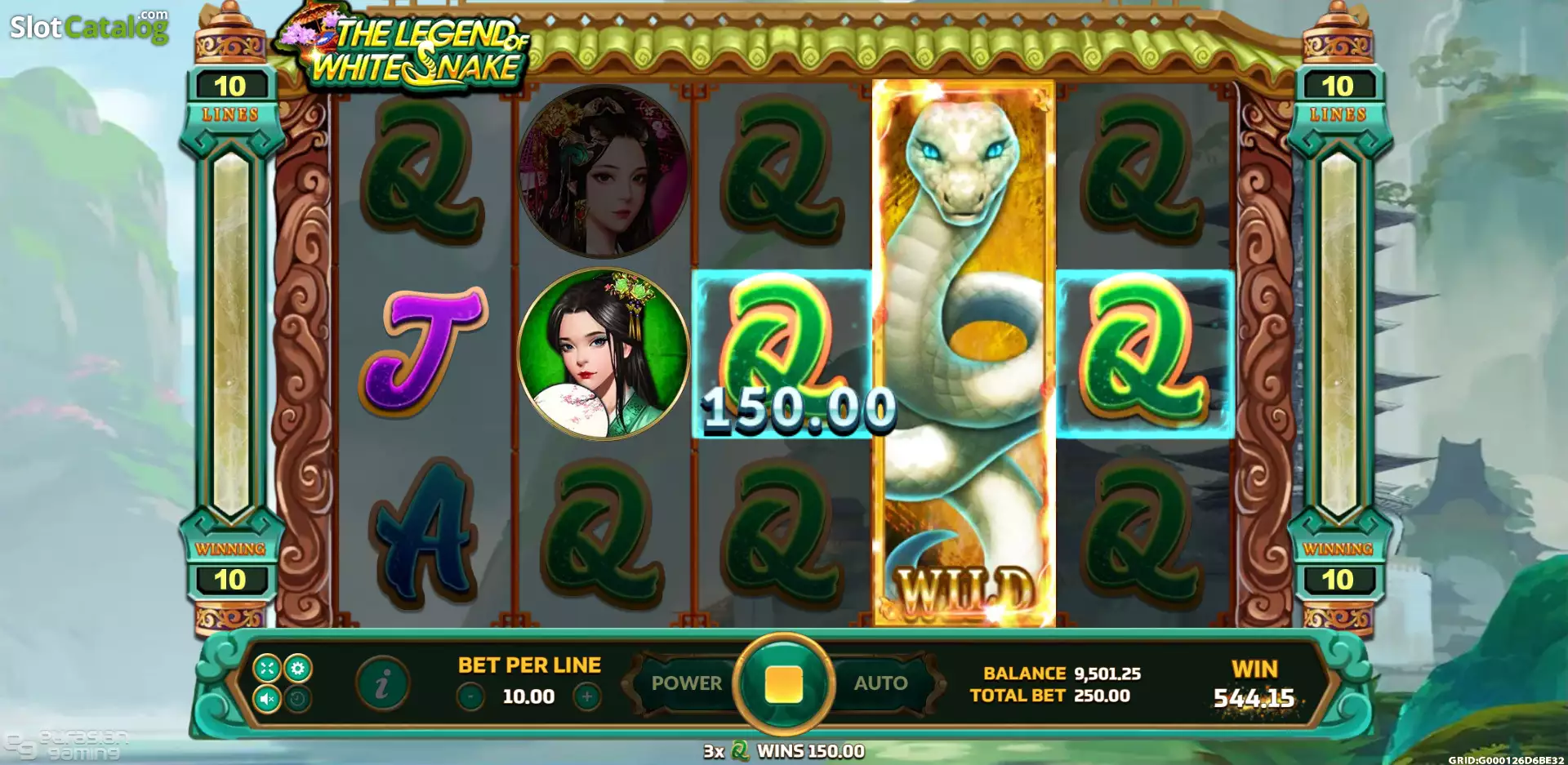1568x765 pixels.
Task: Select the WINNING counter panel
Action: pyautogui.click(x=231, y=563)
